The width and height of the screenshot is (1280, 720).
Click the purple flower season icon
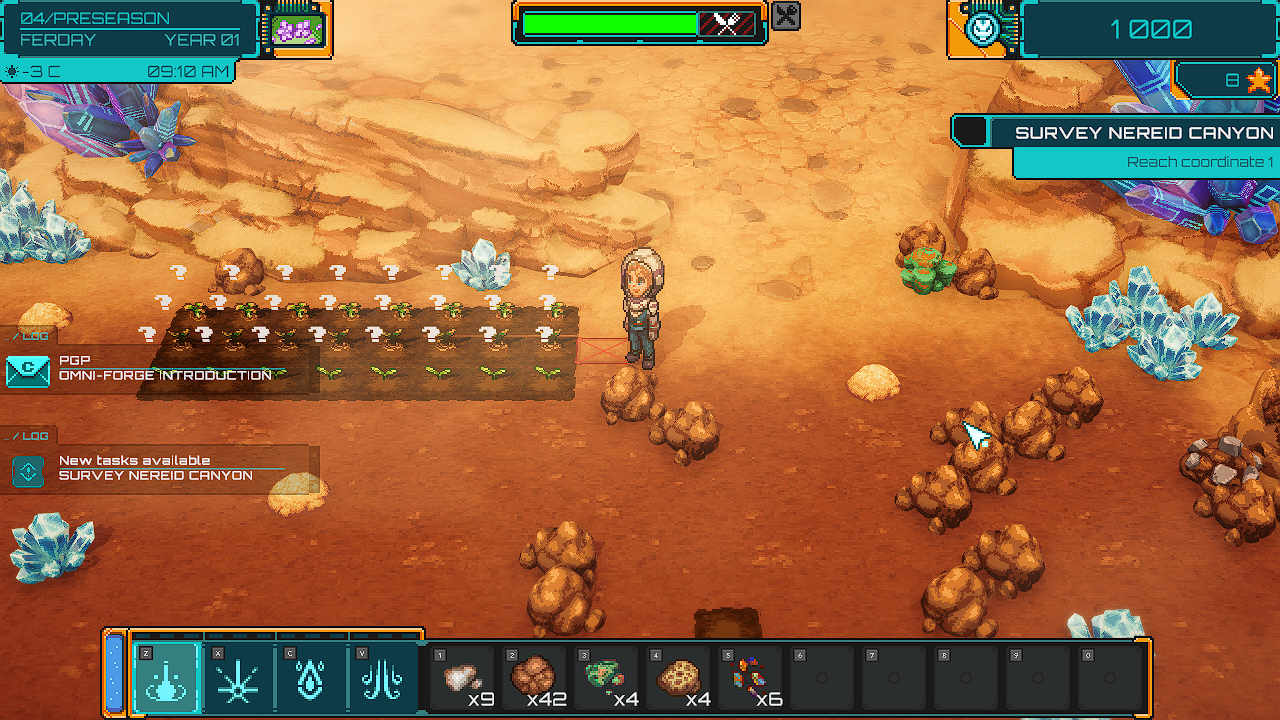pos(298,29)
